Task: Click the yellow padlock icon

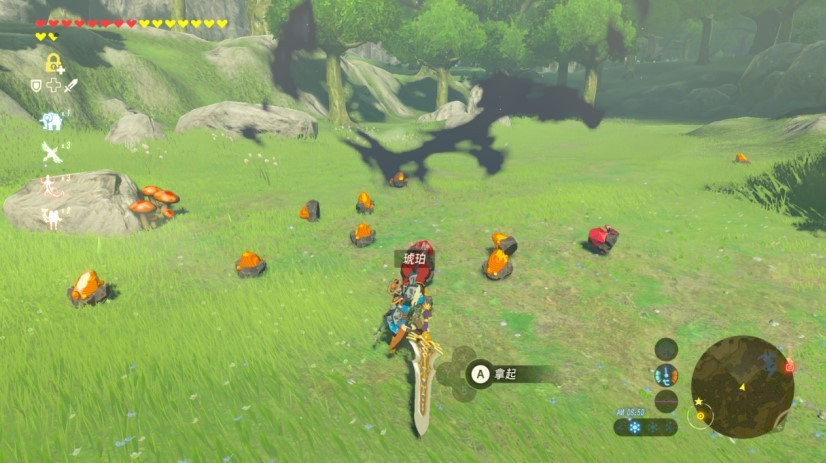Action: [x=53, y=63]
